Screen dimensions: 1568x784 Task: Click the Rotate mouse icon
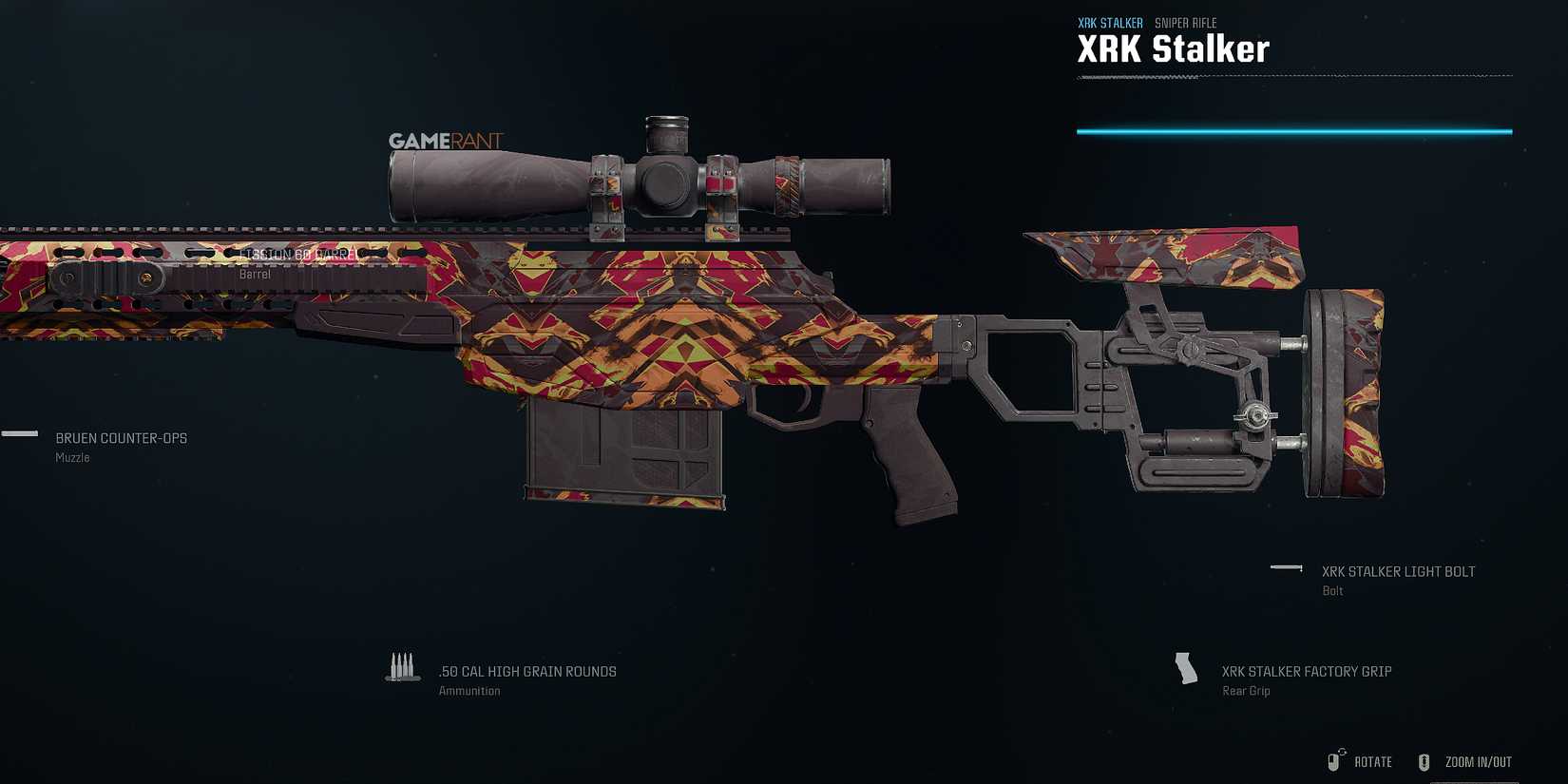1334,760
